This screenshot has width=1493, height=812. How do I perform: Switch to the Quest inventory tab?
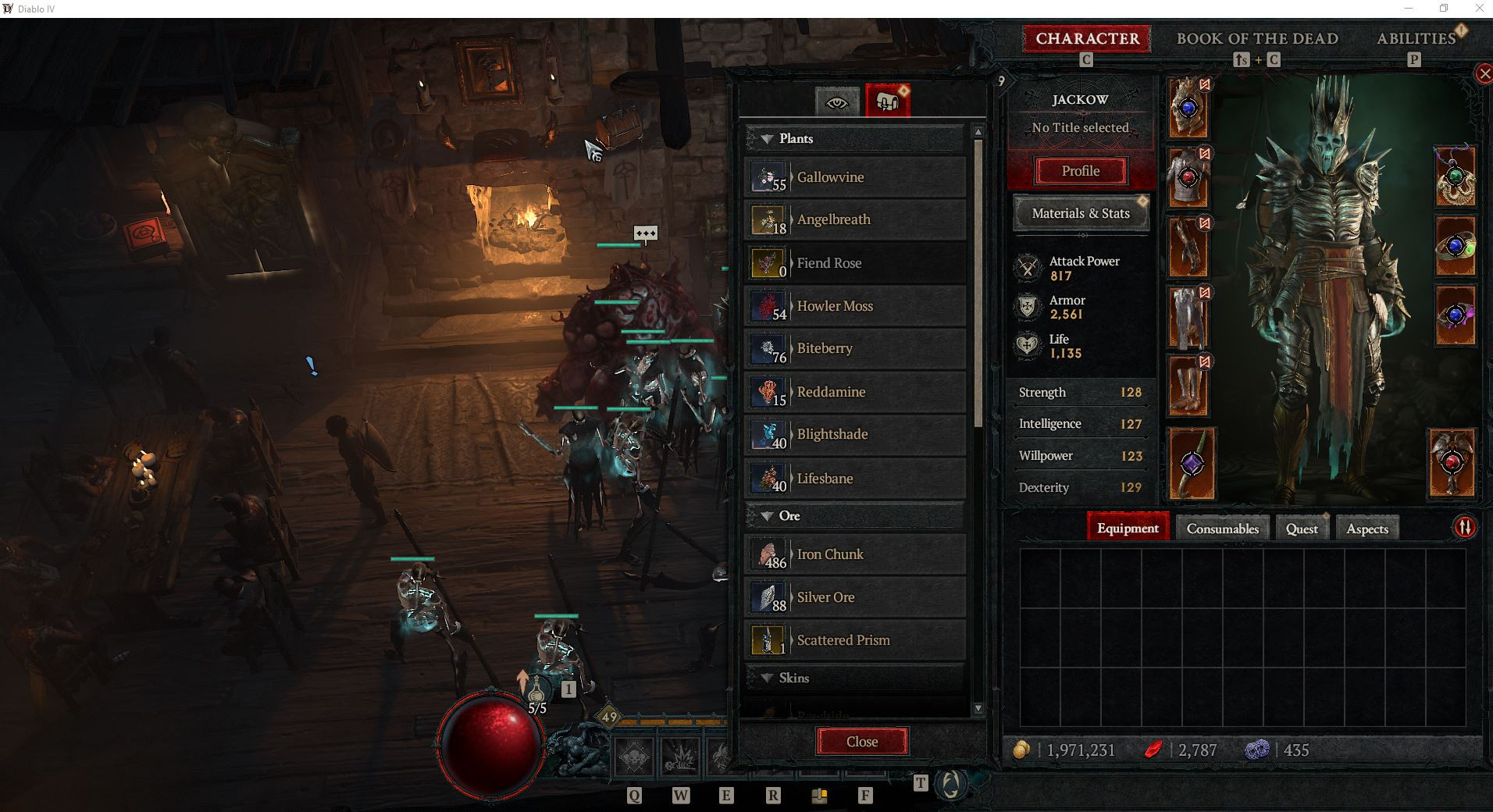click(1302, 529)
